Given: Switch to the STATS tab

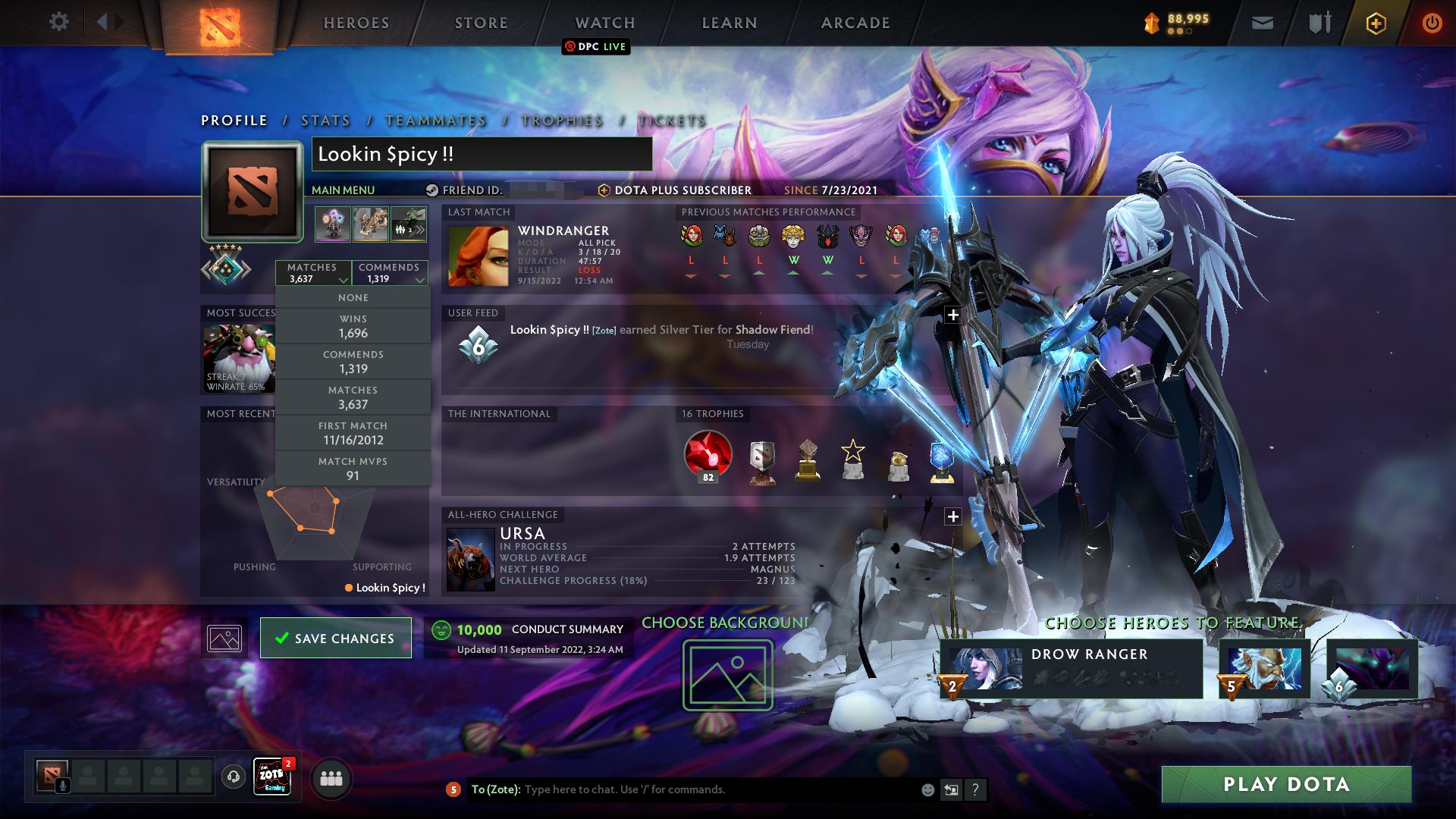Looking at the screenshot, I should pos(325,121).
